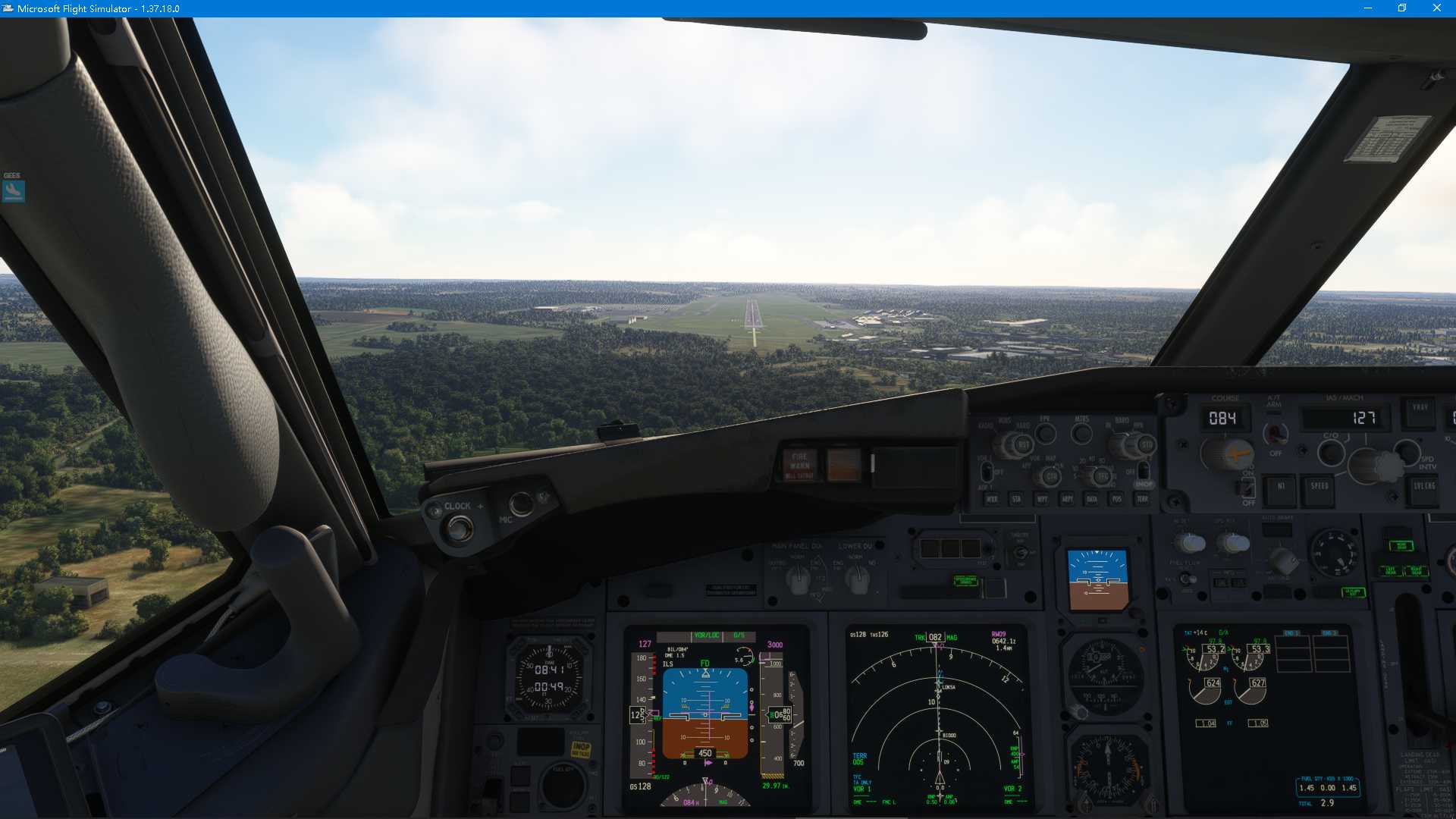Enable weather radar with the WXR button
The height and width of the screenshot is (819, 1456).
coord(992,500)
